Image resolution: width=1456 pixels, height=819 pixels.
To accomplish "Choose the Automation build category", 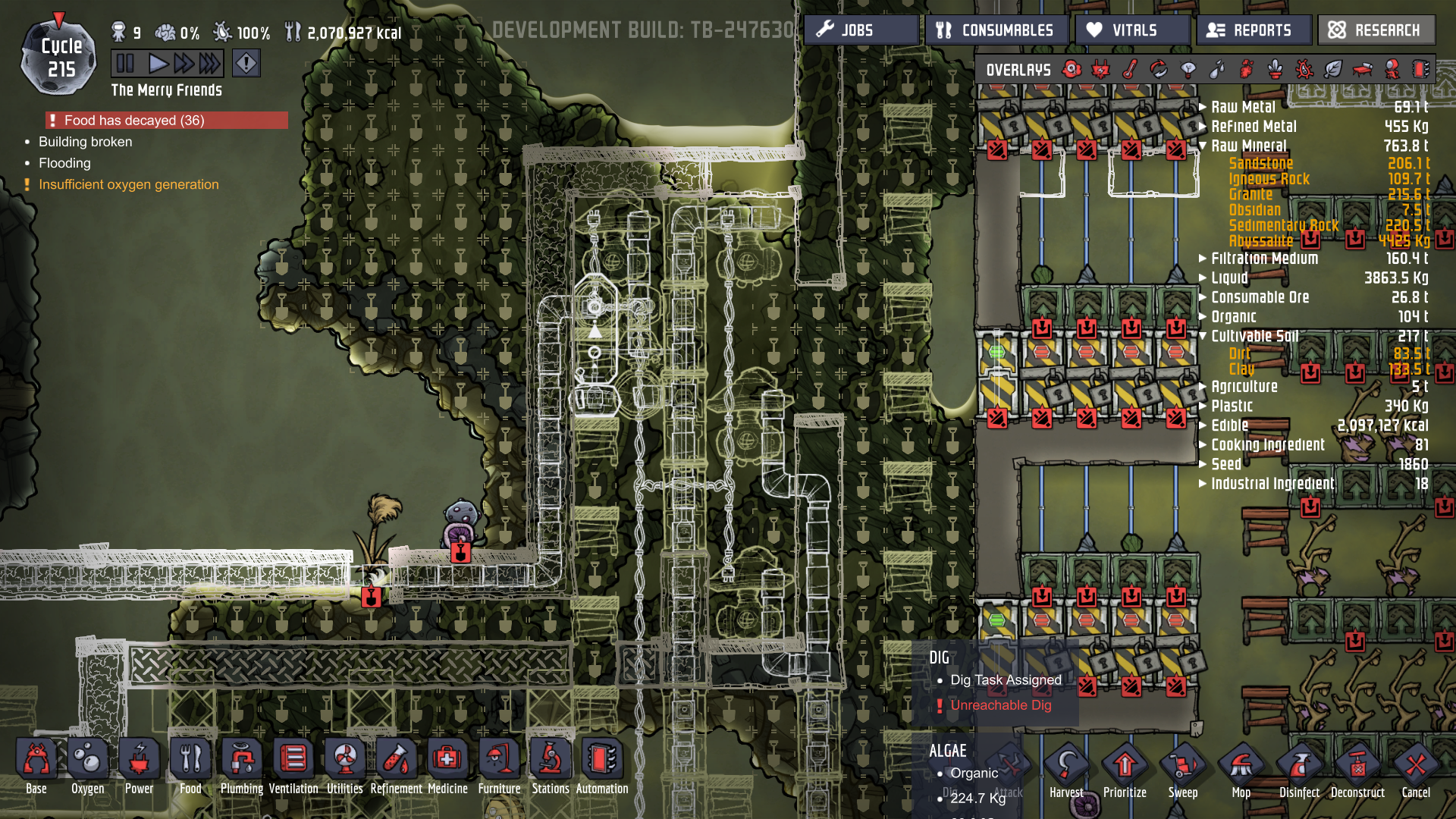I will (602, 766).
